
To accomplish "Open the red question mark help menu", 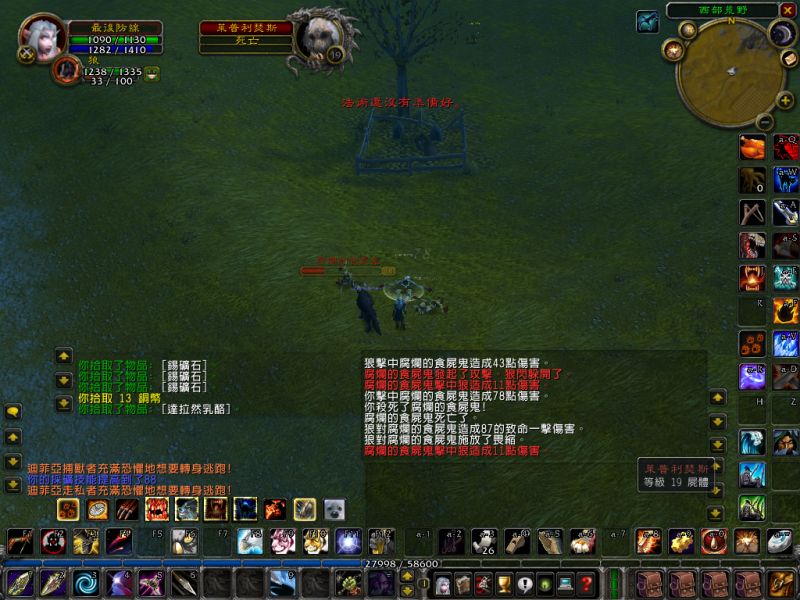I will pos(587,584).
